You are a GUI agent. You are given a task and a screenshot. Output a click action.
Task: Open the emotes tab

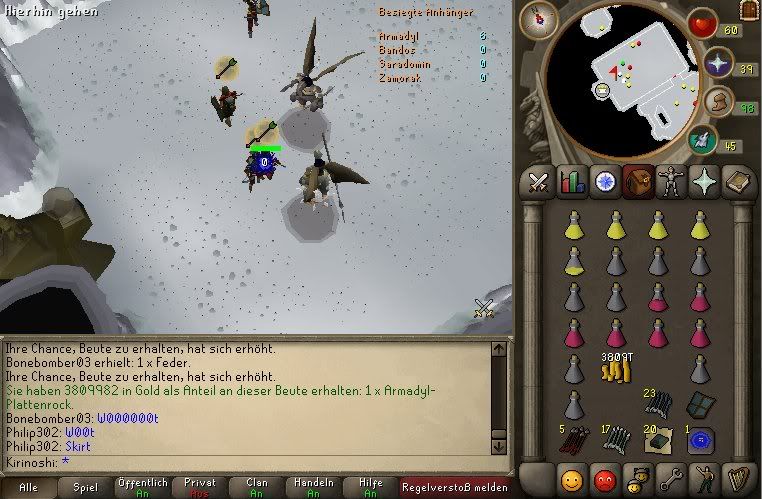(704, 477)
